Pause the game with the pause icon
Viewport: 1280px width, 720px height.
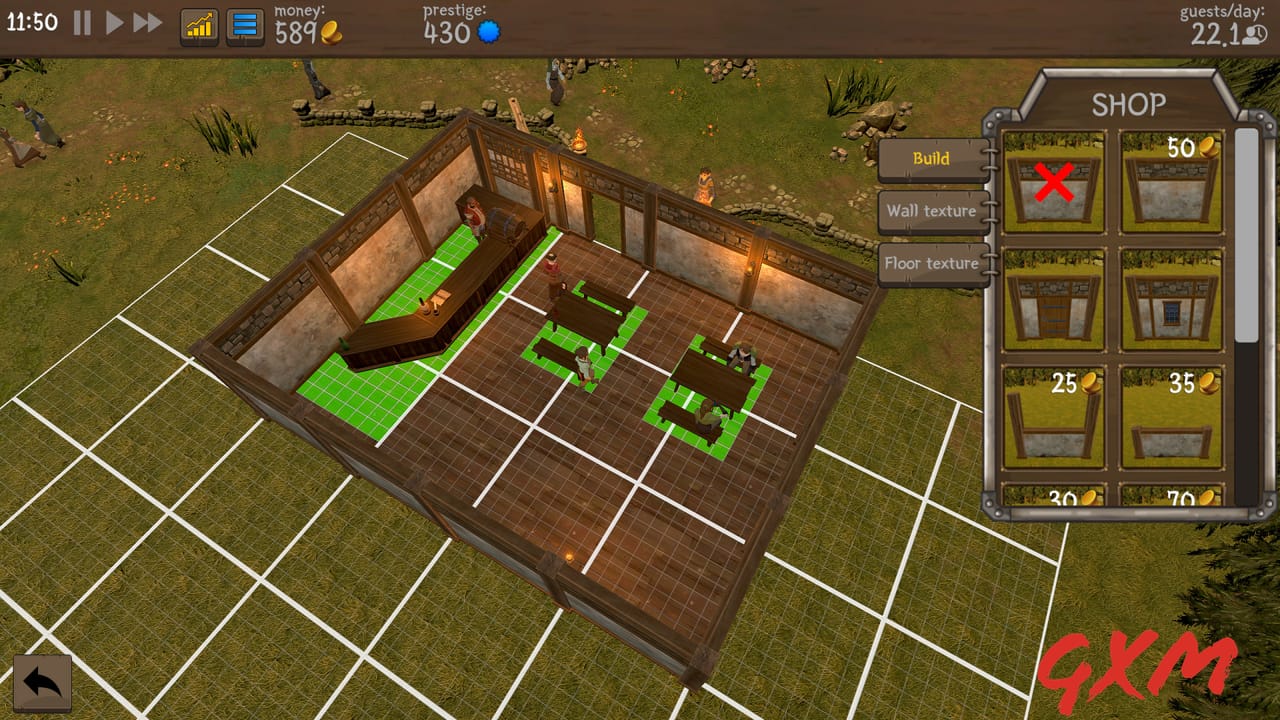pyautogui.click(x=84, y=22)
